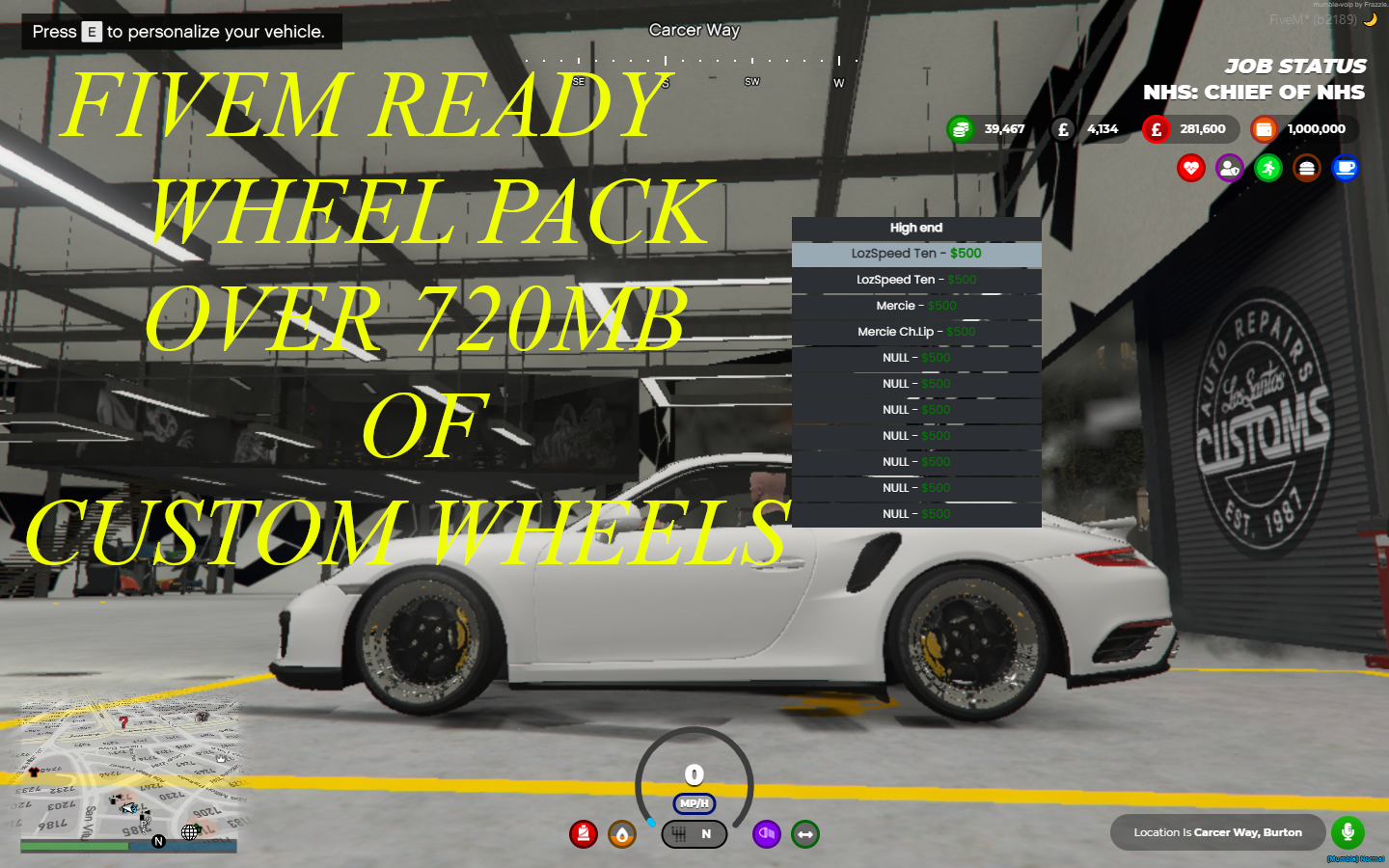Expand the compass heading bar
This screenshot has height=868, width=1389.
tap(694, 58)
